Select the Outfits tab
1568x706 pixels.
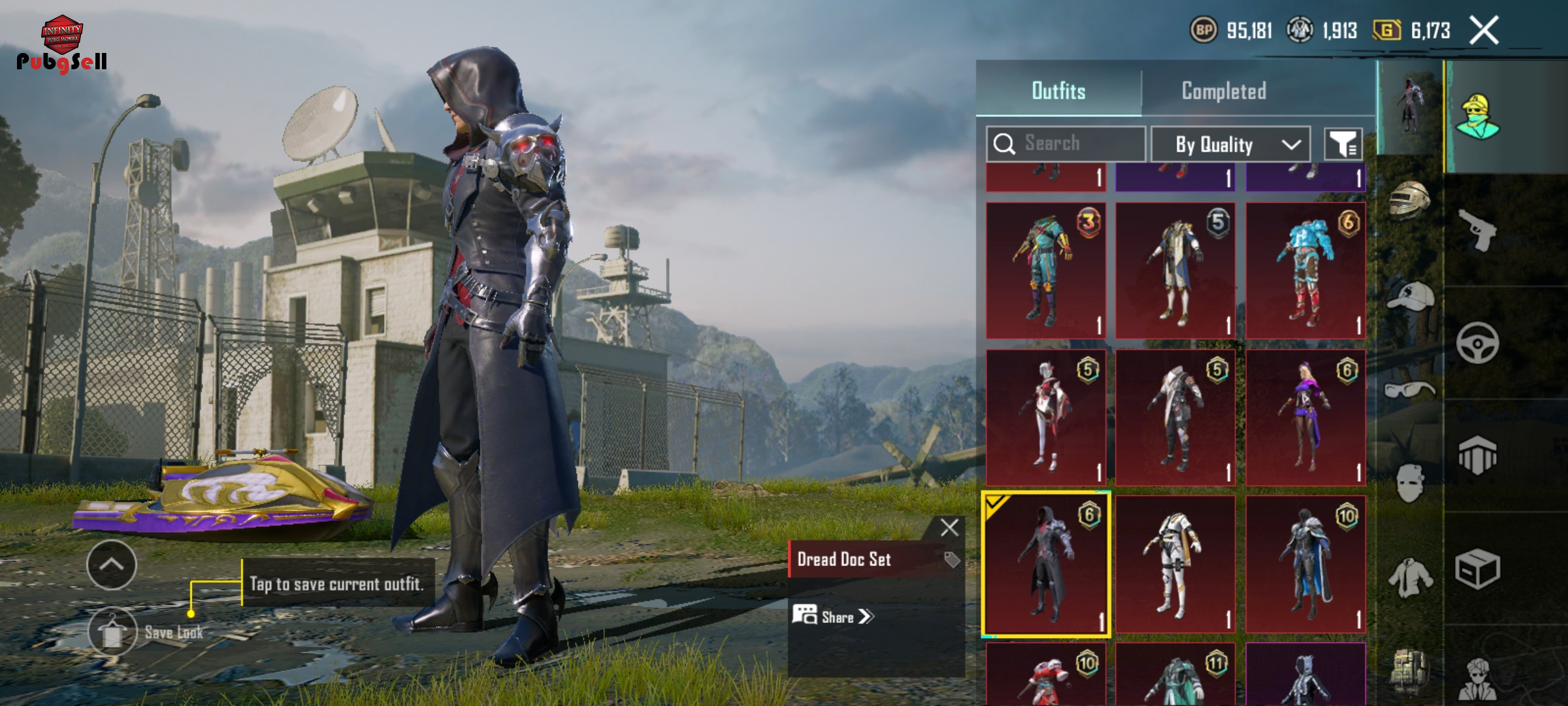(x=1058, y=92)
